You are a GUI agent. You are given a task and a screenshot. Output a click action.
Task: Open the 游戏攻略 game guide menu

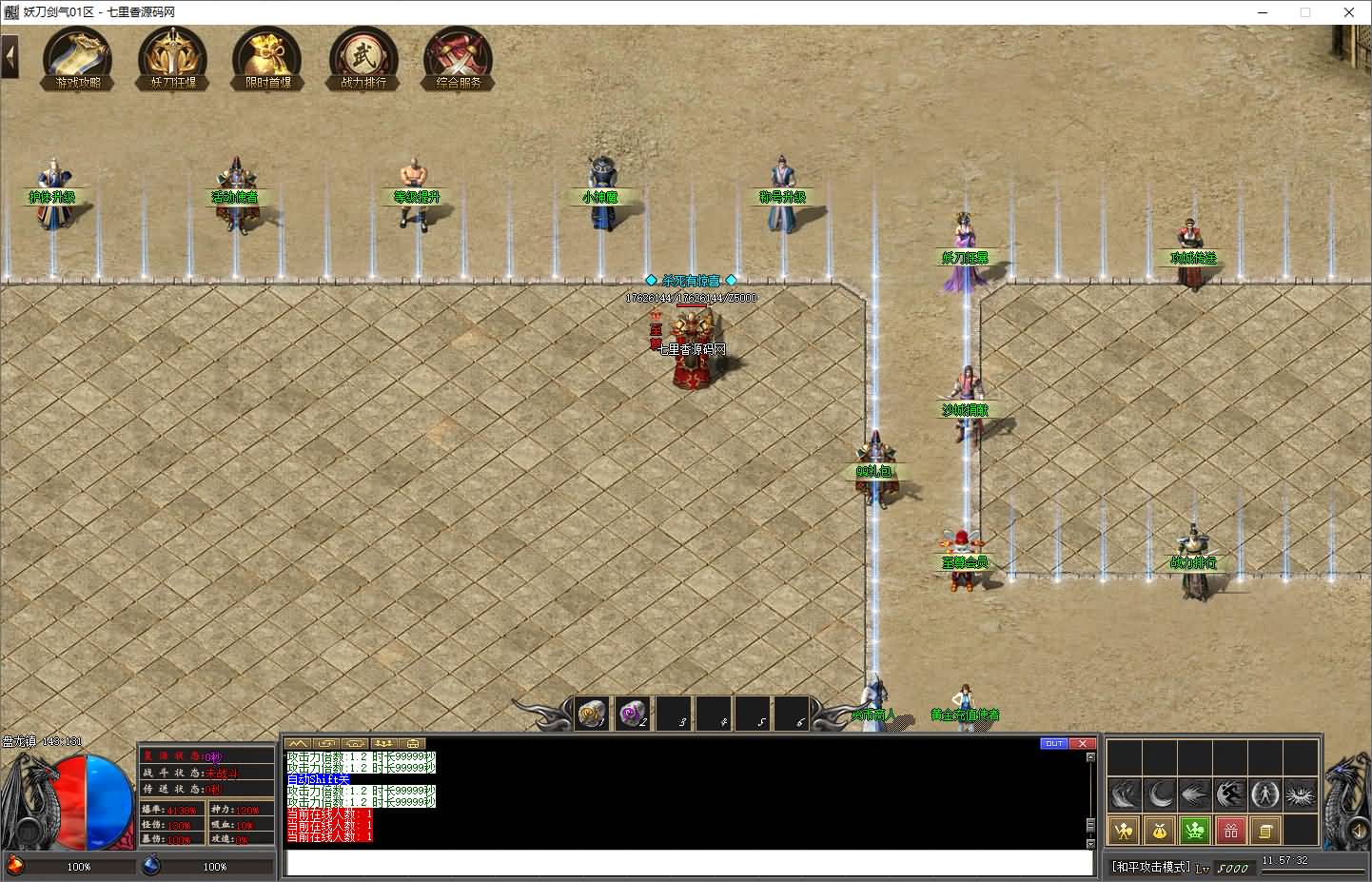(78, 59)
